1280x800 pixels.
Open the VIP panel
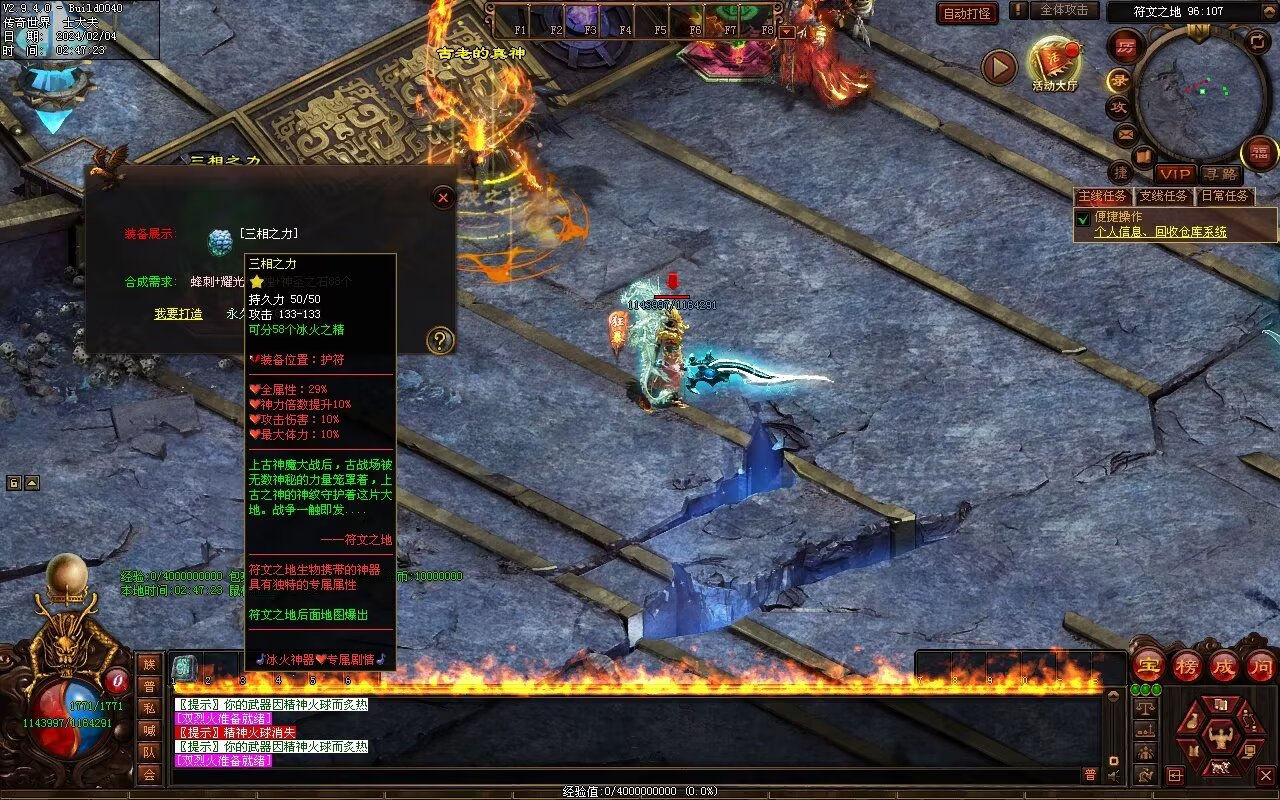tap(1175, 174)
